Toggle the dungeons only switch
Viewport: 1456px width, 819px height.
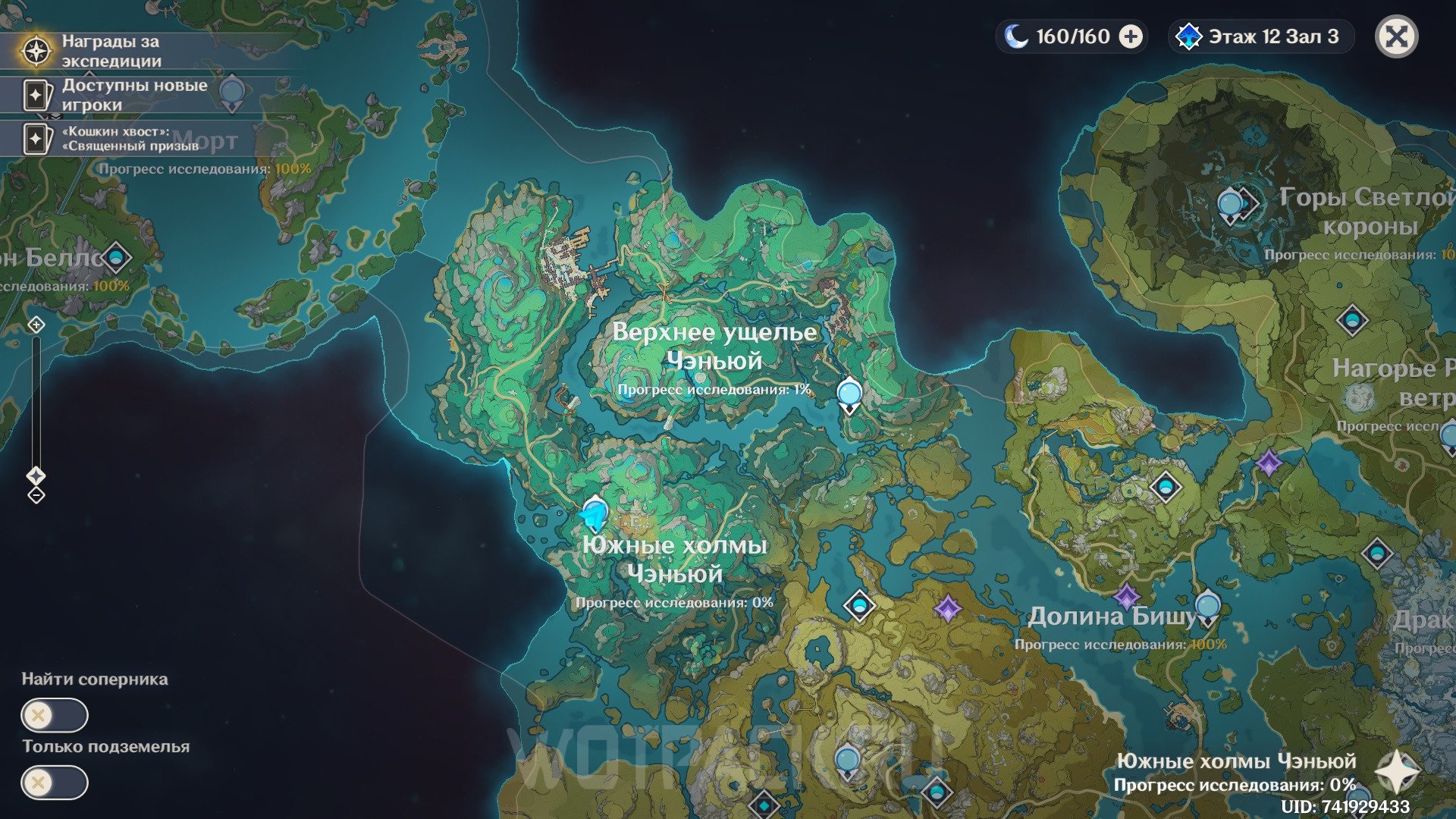[x=55, y=783]
